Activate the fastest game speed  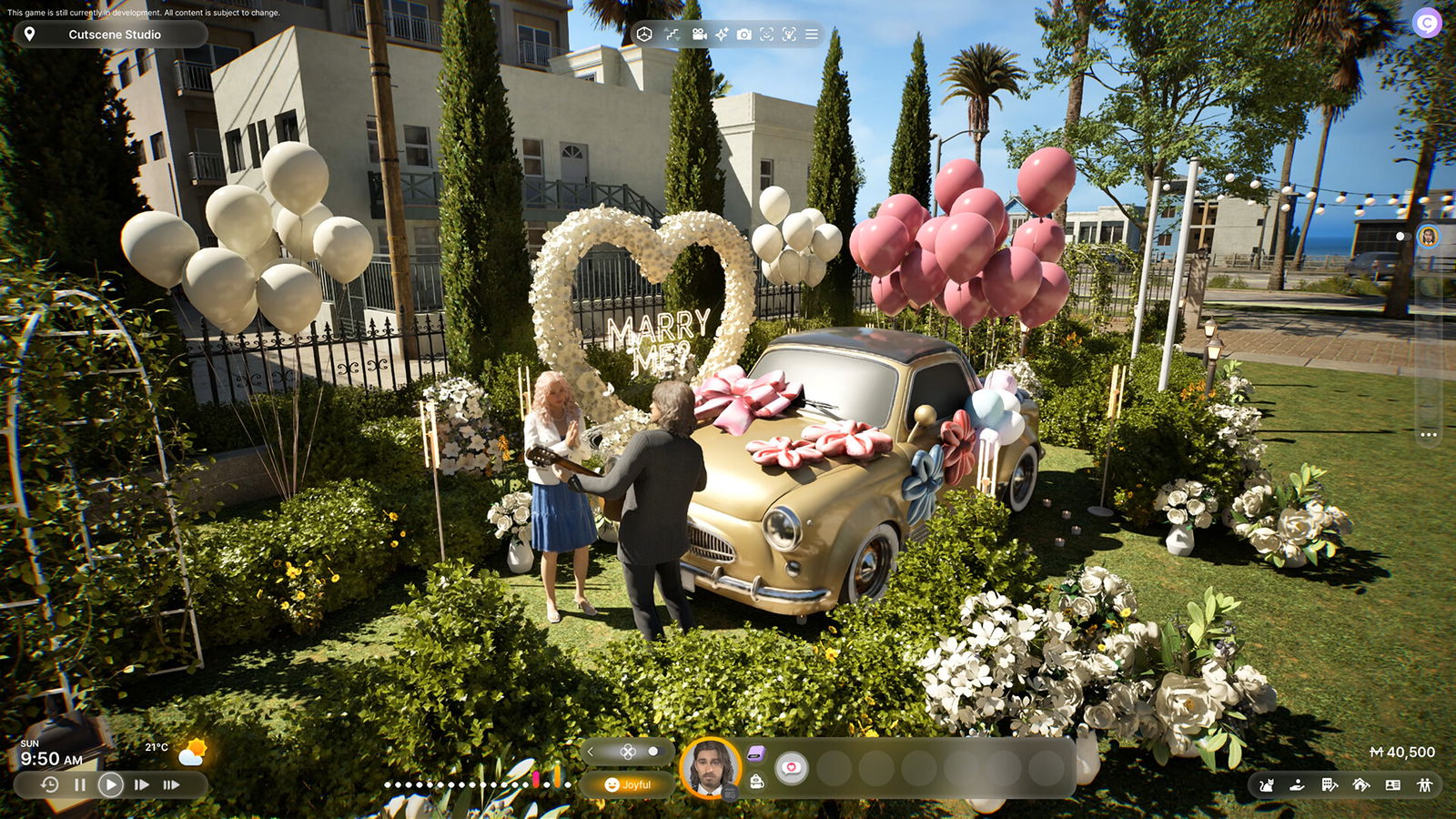pos(171,784)
